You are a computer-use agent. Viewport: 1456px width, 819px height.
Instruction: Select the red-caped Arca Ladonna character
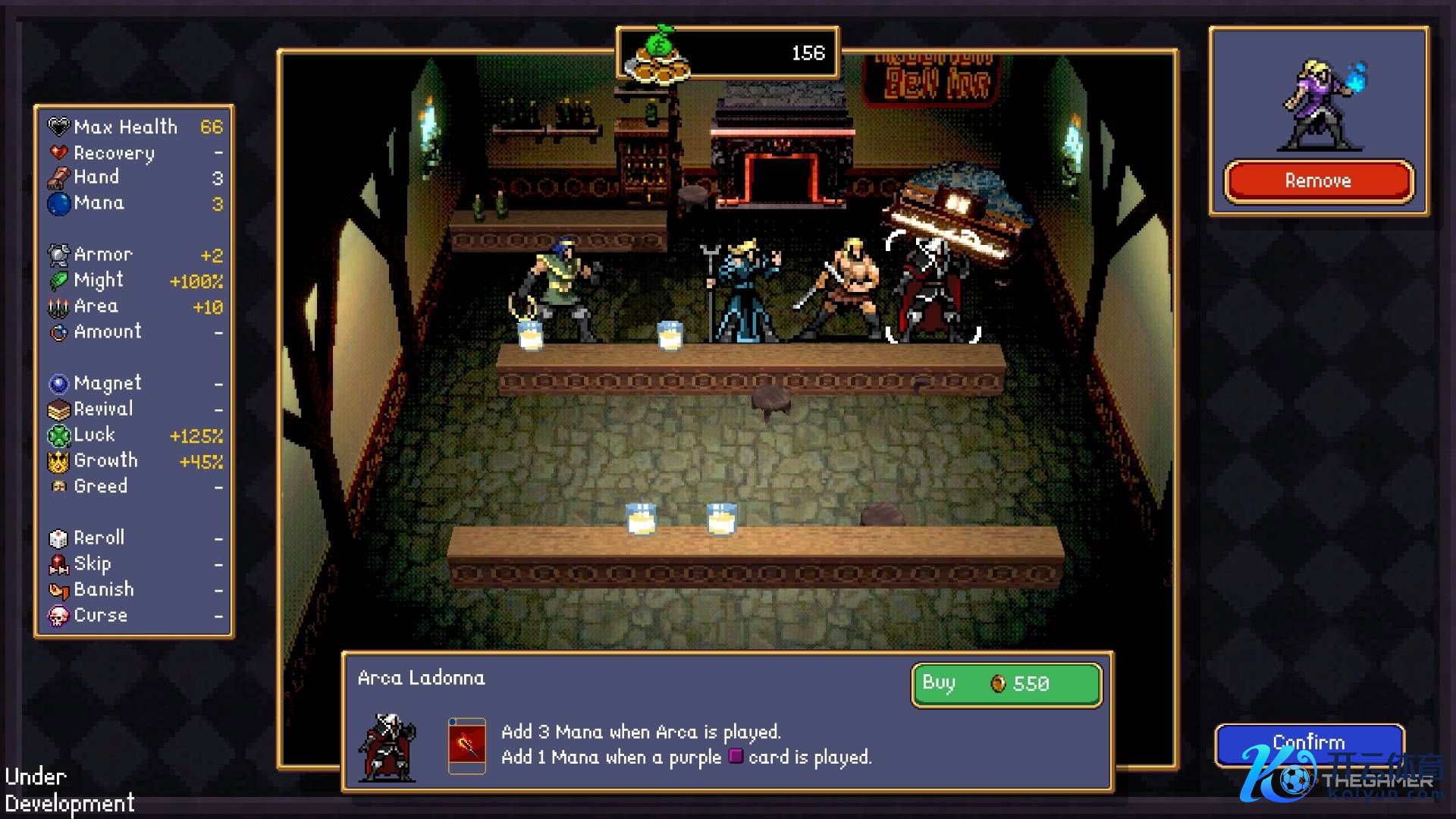933,292
